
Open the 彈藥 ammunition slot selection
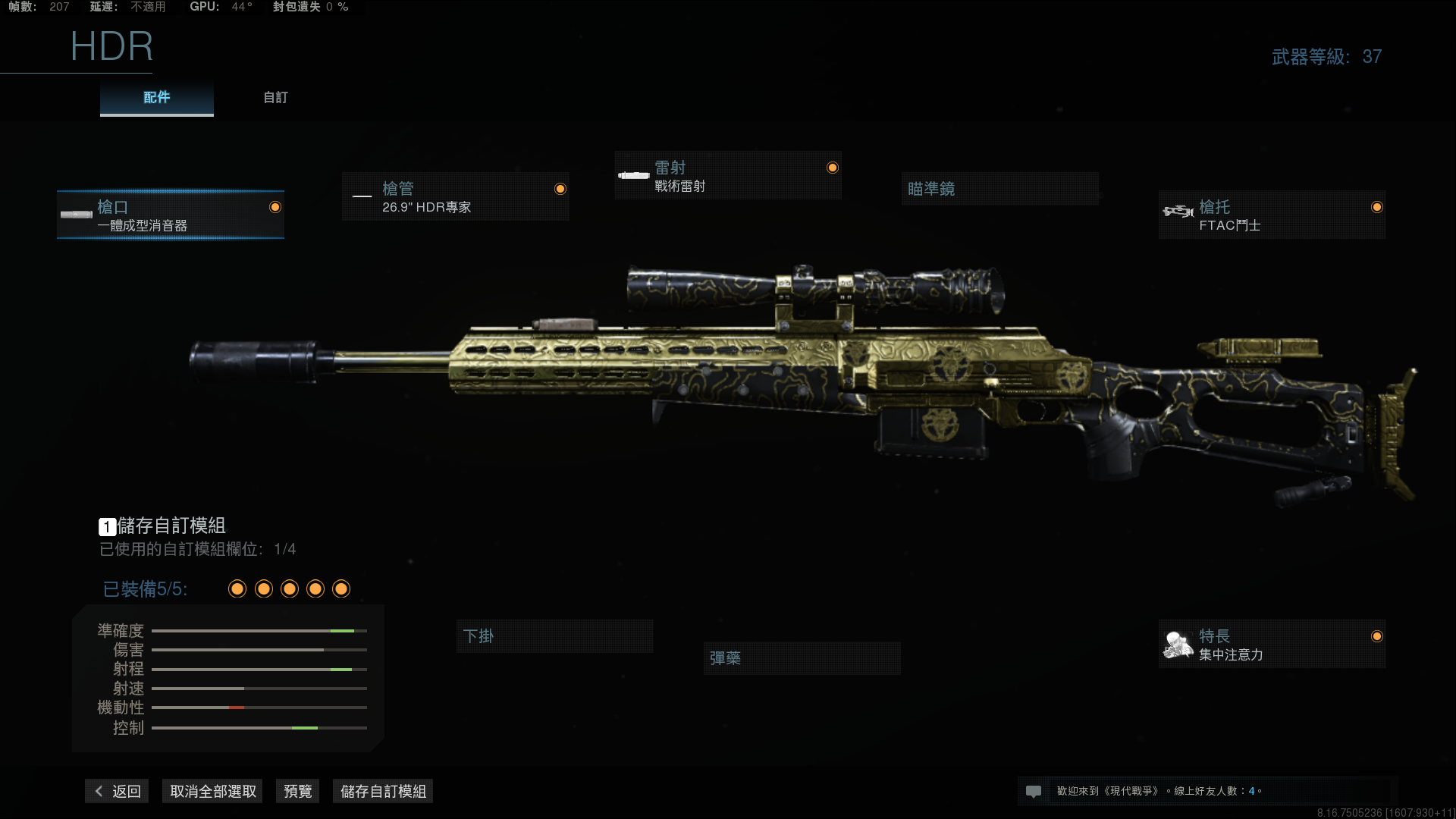coord(802,657)
